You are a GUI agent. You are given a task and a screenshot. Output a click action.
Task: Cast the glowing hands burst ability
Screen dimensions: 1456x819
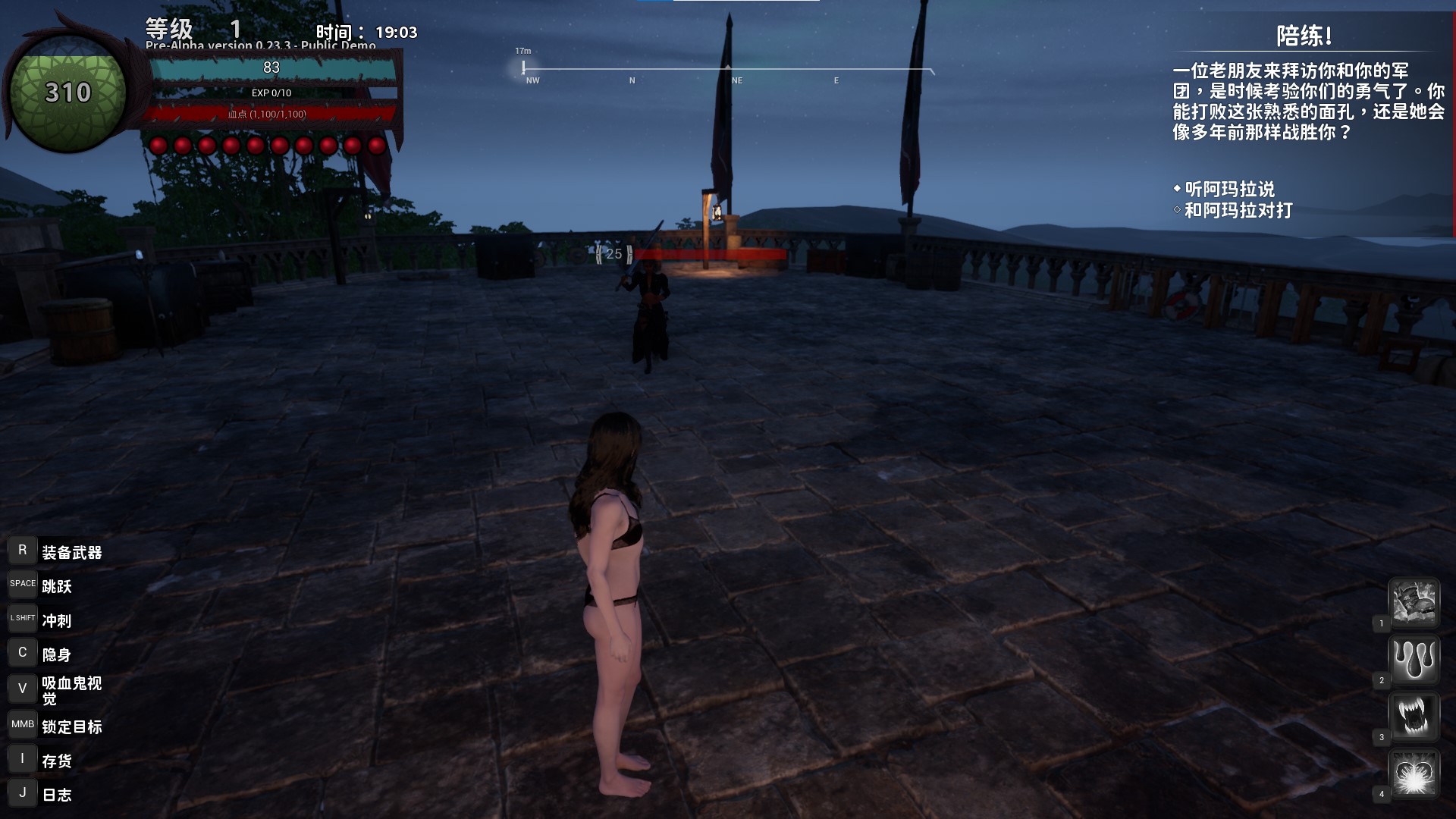[x=1414, y=773]
